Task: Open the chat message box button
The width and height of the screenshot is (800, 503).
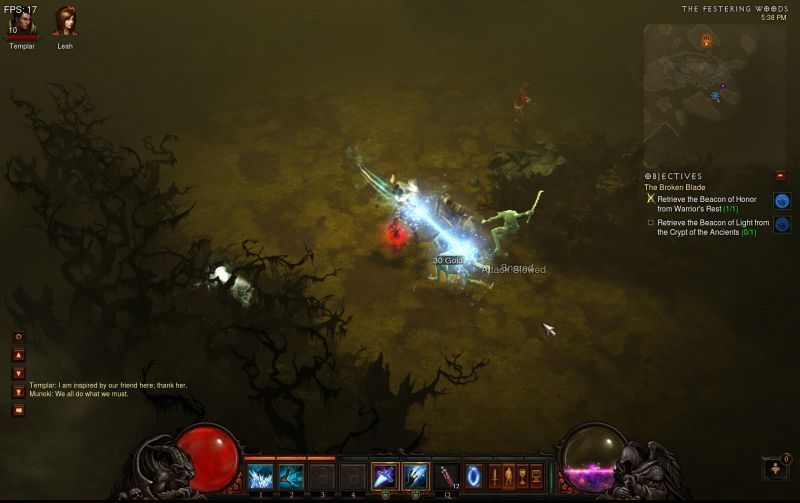Action: pyautogui.click(x=18, y=410)
